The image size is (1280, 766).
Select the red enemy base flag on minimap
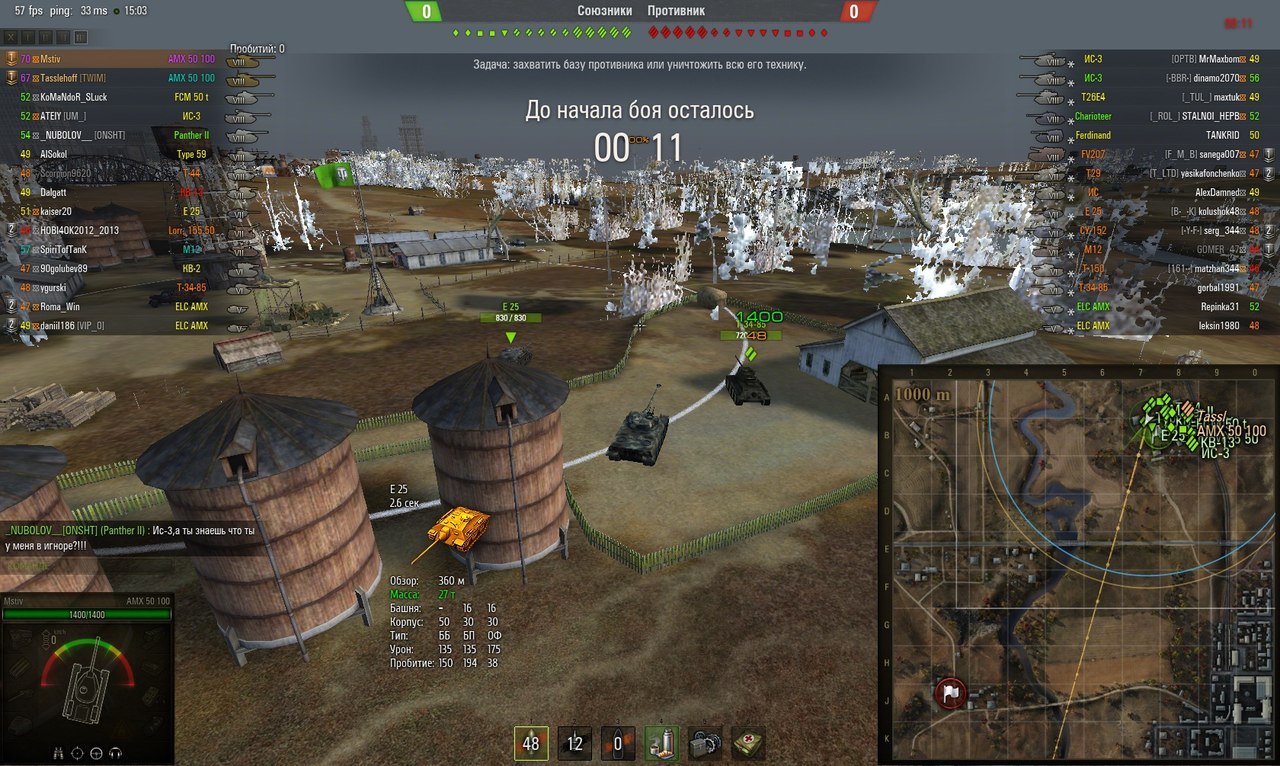[950, 693]
